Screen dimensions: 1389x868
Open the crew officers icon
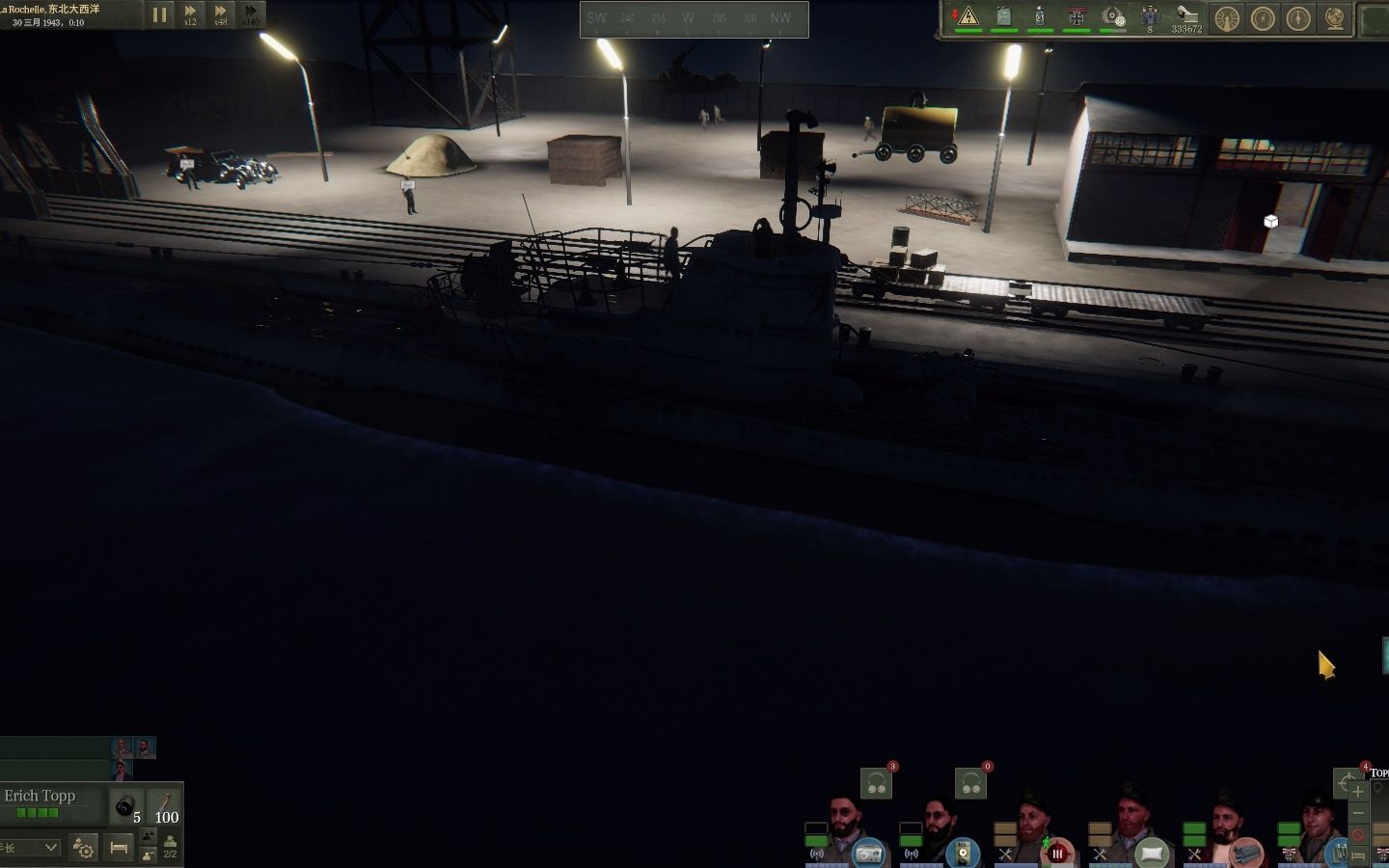click(1149, 16)
